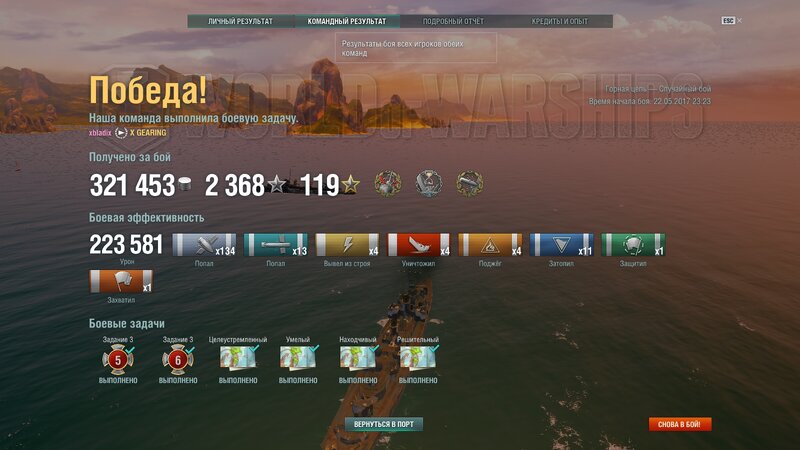Show the Подробный отчёт tab

453,21
